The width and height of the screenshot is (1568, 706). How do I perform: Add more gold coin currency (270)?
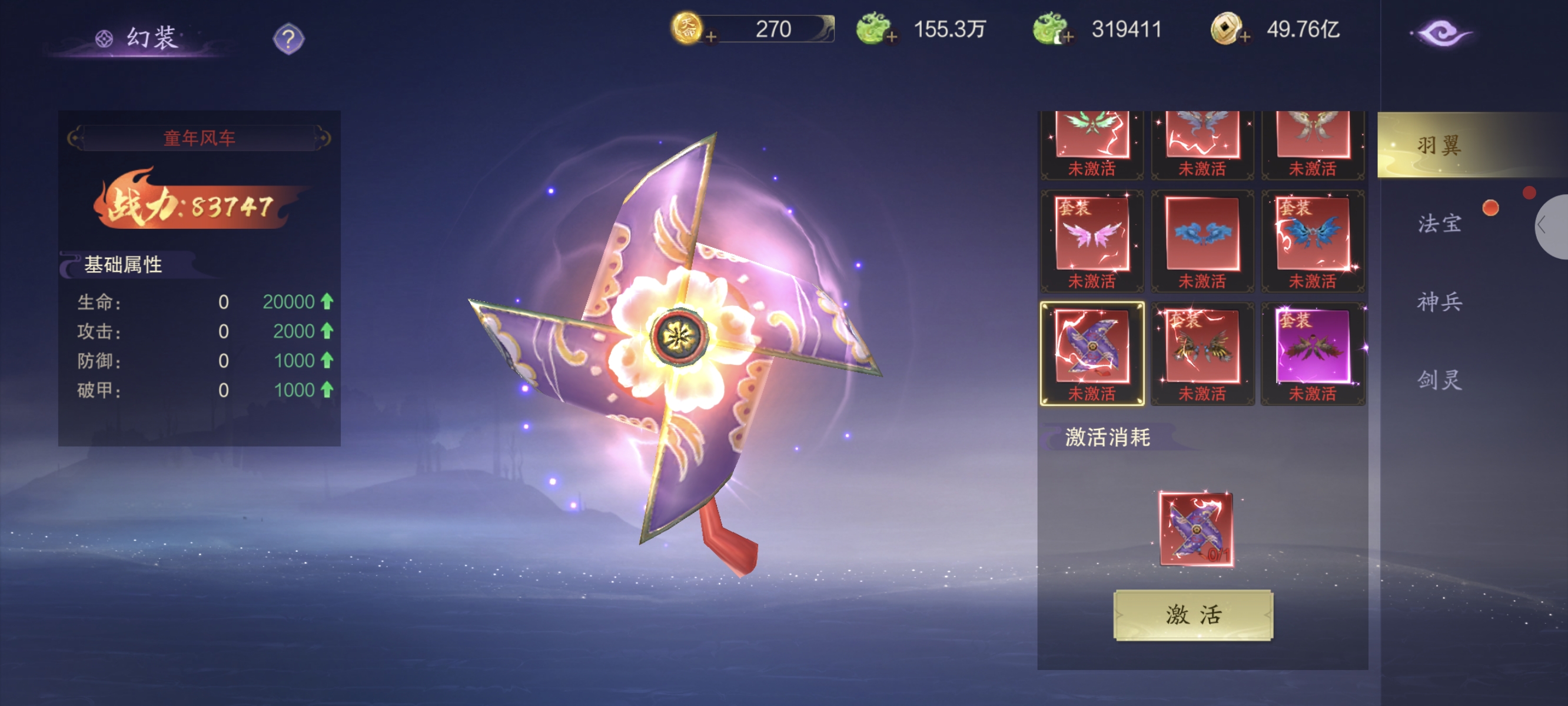tap(710, 38)
